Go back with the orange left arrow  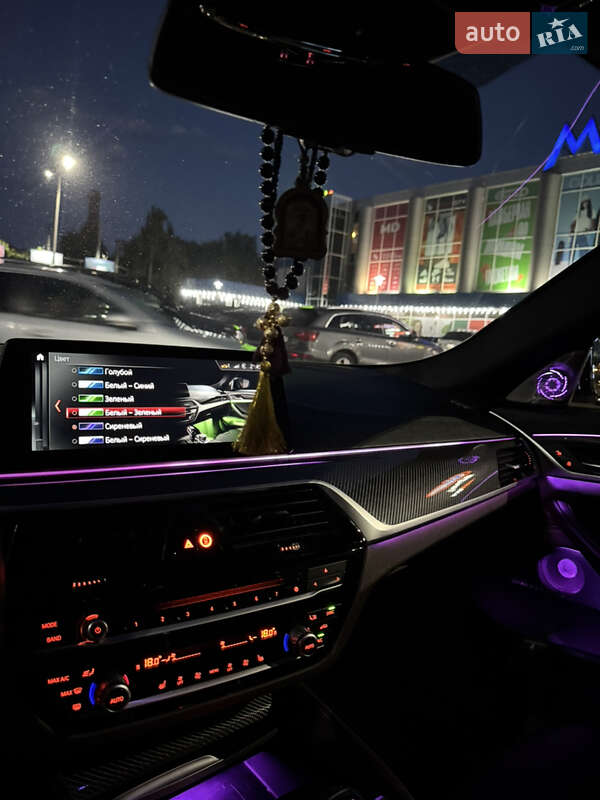click(x=57, y=406)
